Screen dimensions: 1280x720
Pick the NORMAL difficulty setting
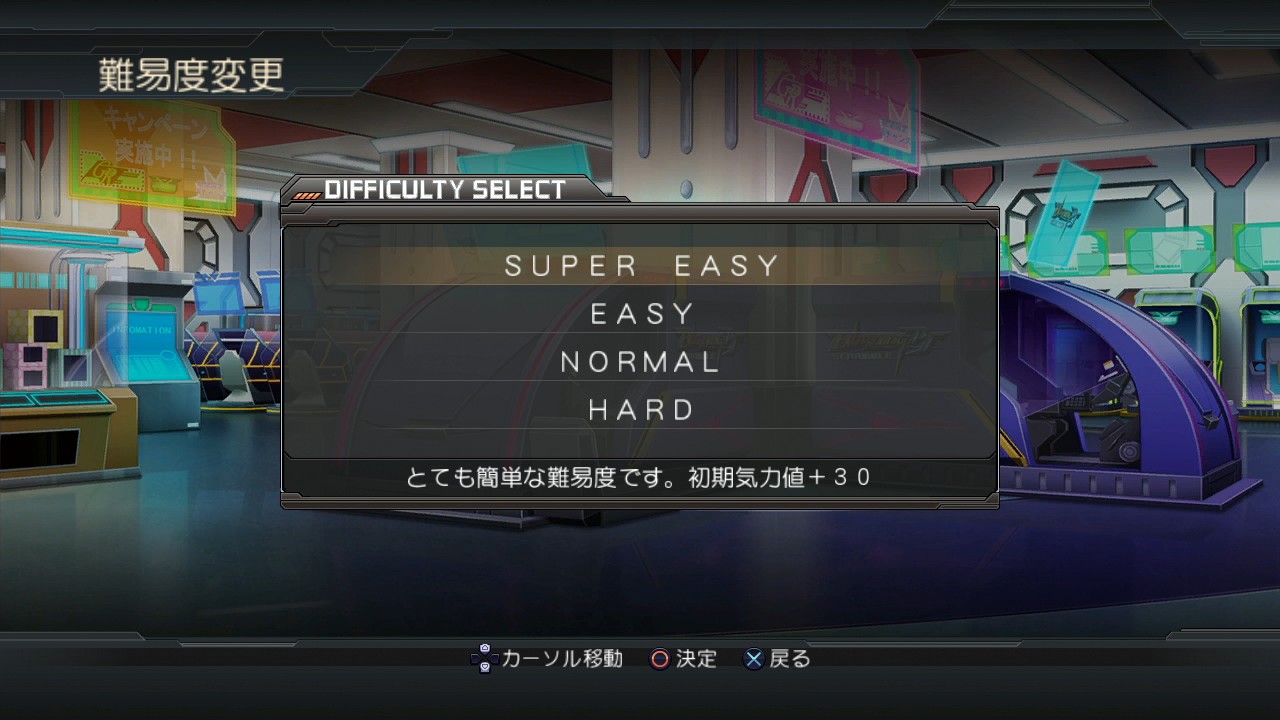pos(641,362)
